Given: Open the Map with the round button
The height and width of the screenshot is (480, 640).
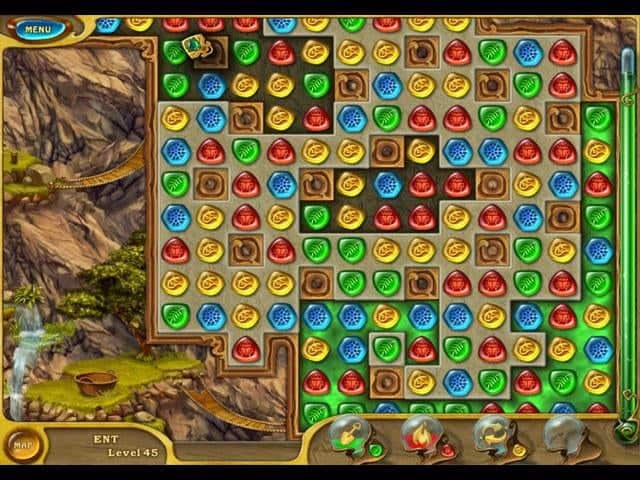Looking at the screenshot, I should 20,444.
